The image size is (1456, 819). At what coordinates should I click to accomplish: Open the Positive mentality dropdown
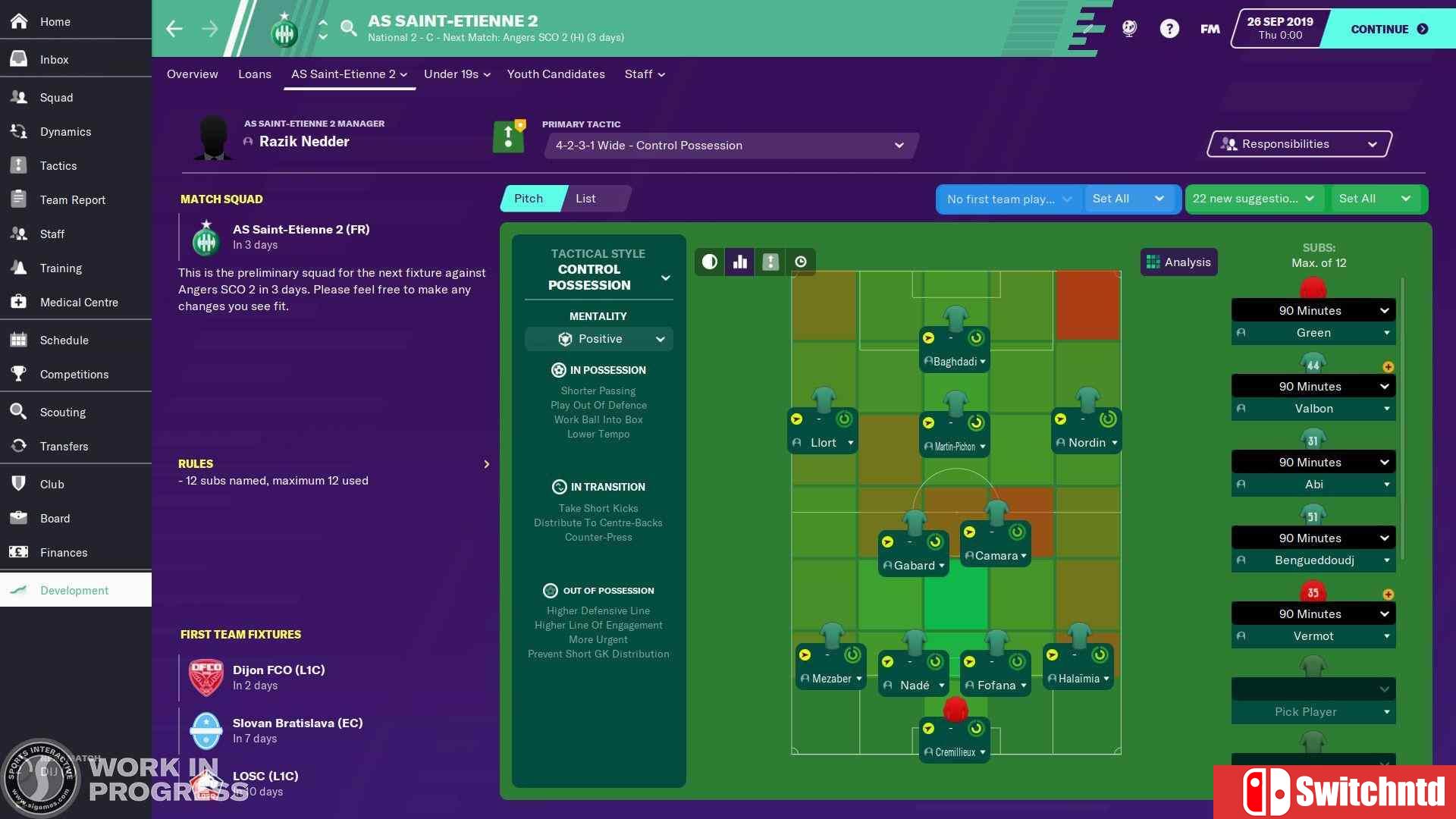[599, 339]
